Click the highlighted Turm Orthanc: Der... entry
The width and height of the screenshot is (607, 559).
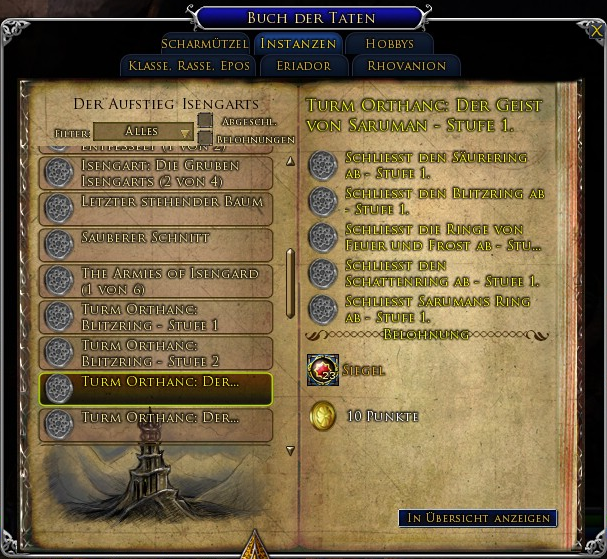(155, 388)
